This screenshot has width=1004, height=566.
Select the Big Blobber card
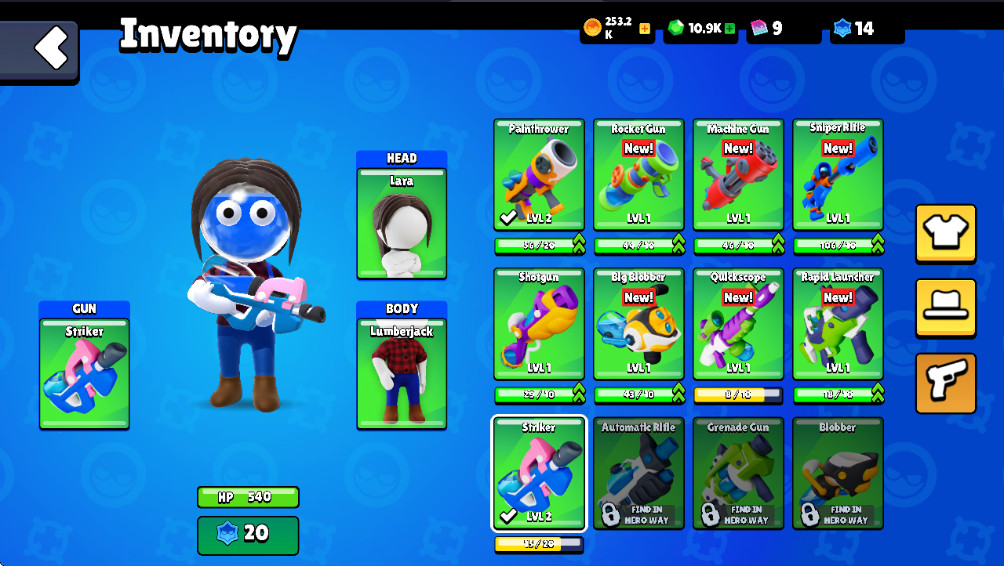[x=638, y=323]
